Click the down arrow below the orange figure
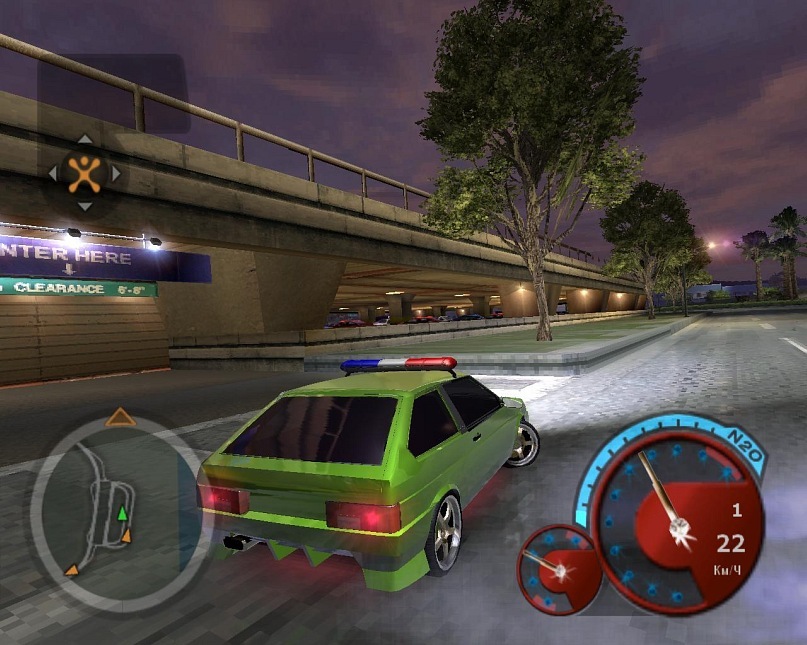The height and width of the screenshot is (645, 807). tap(85, 206)
